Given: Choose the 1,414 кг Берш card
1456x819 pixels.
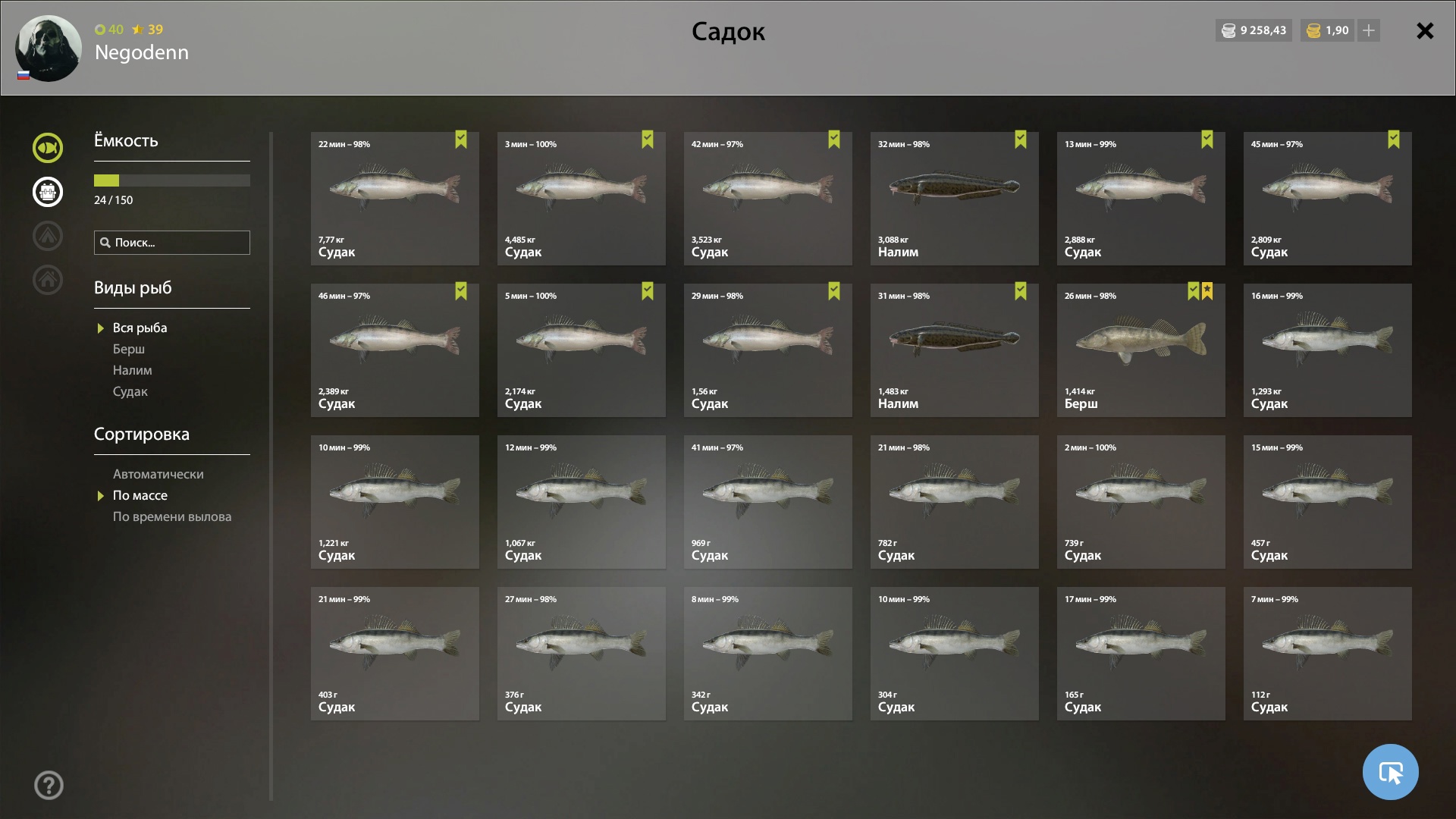Looking at the screenshot, I should point(1141,350).
